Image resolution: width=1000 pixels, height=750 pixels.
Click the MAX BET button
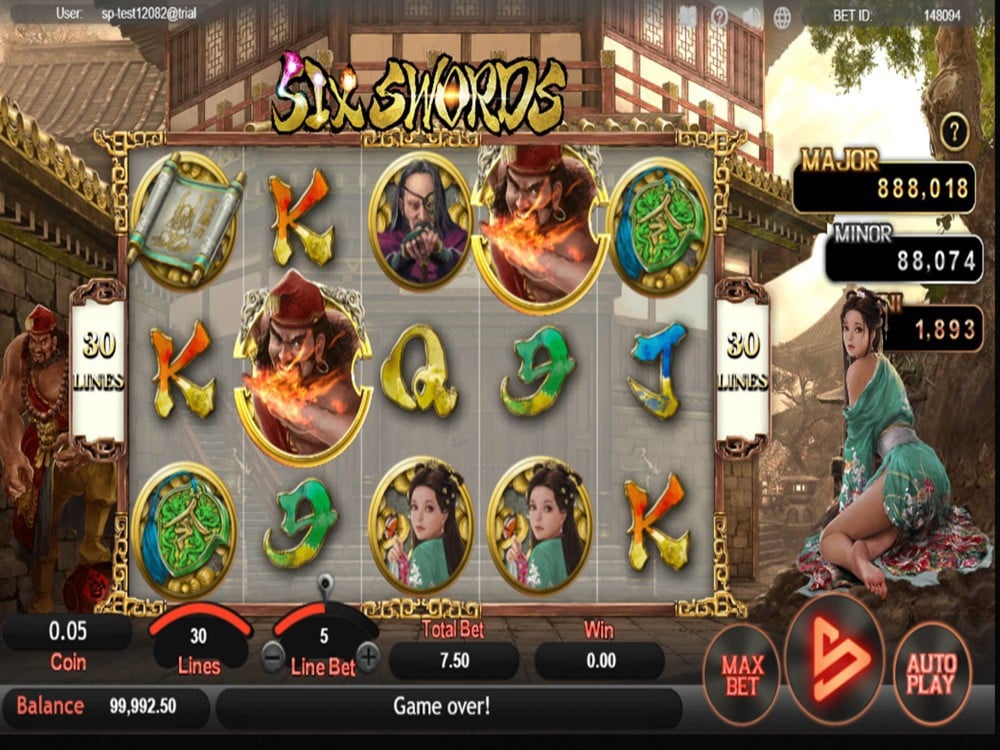742,675
